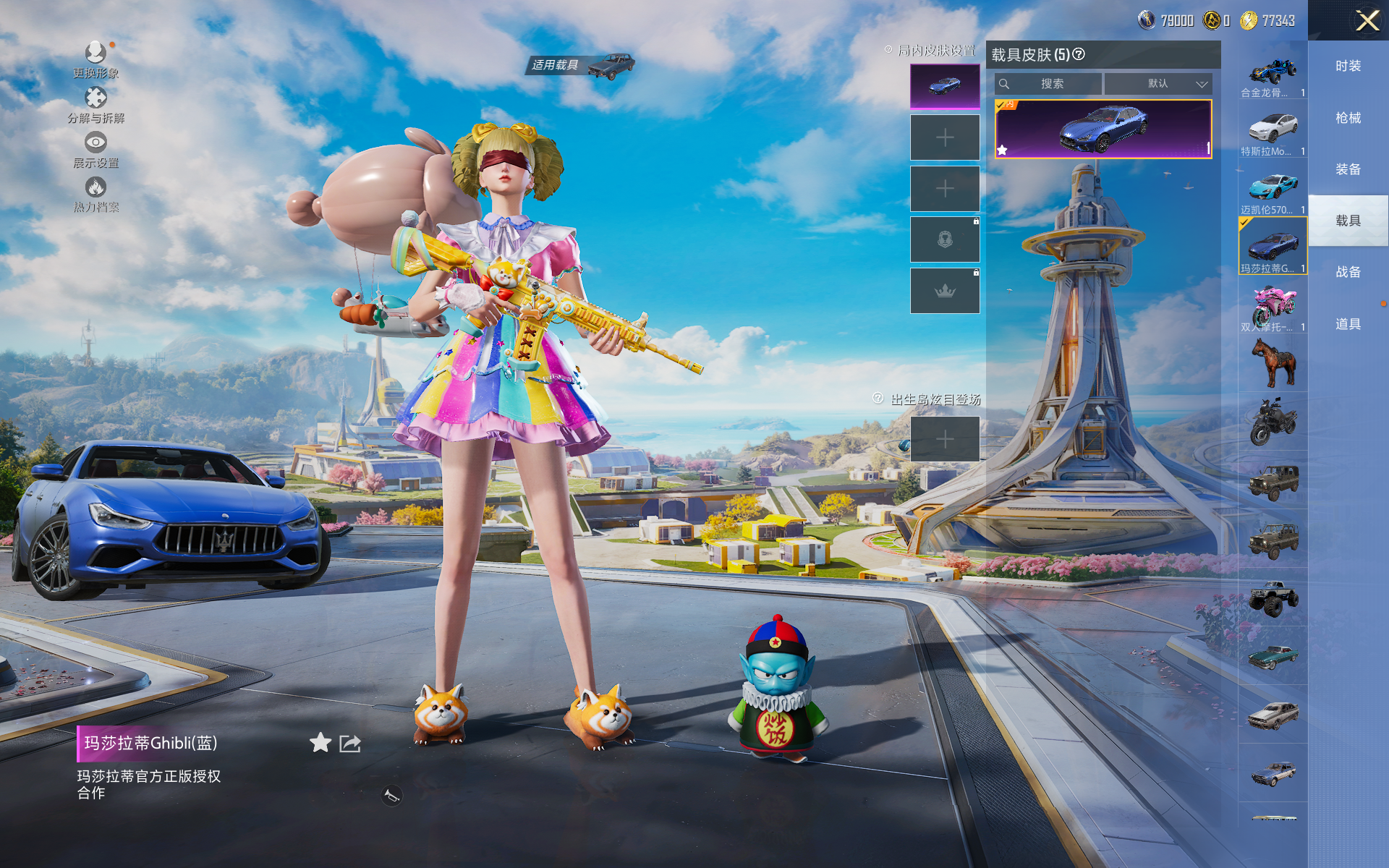Open 更换形象 change appearance
Screen dimensions: 1389x868
coord(95,58)
